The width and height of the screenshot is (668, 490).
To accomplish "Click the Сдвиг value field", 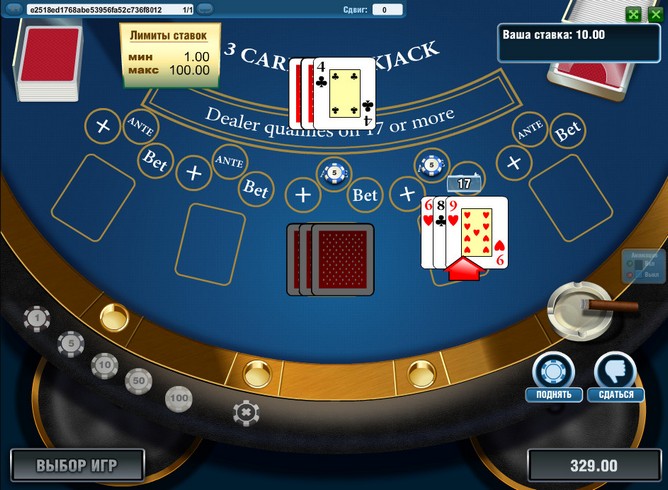I will 386,9.
